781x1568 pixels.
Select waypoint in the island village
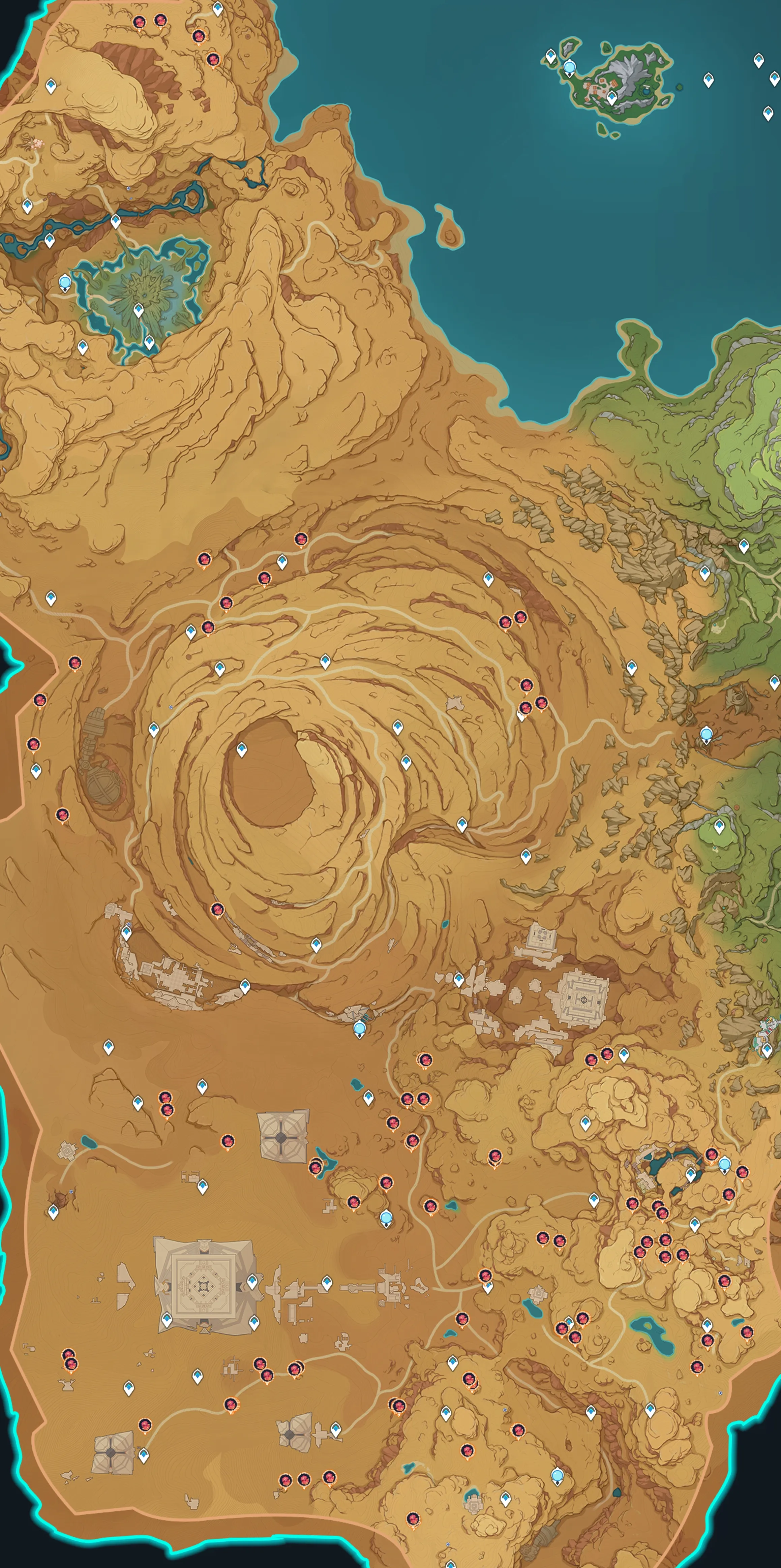point(612,97)
